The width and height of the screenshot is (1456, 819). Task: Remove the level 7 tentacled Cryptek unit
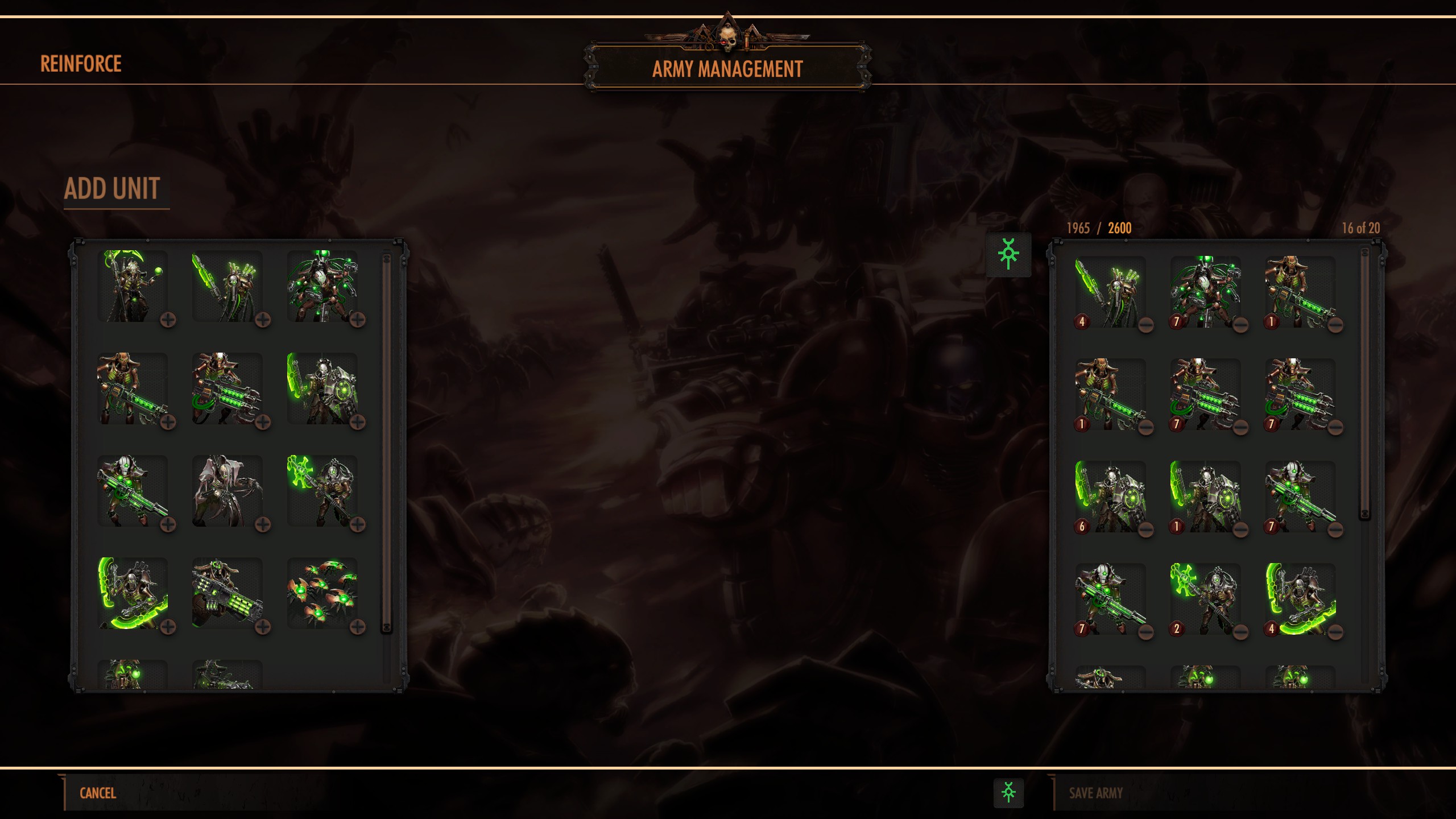coord(1240,325)
